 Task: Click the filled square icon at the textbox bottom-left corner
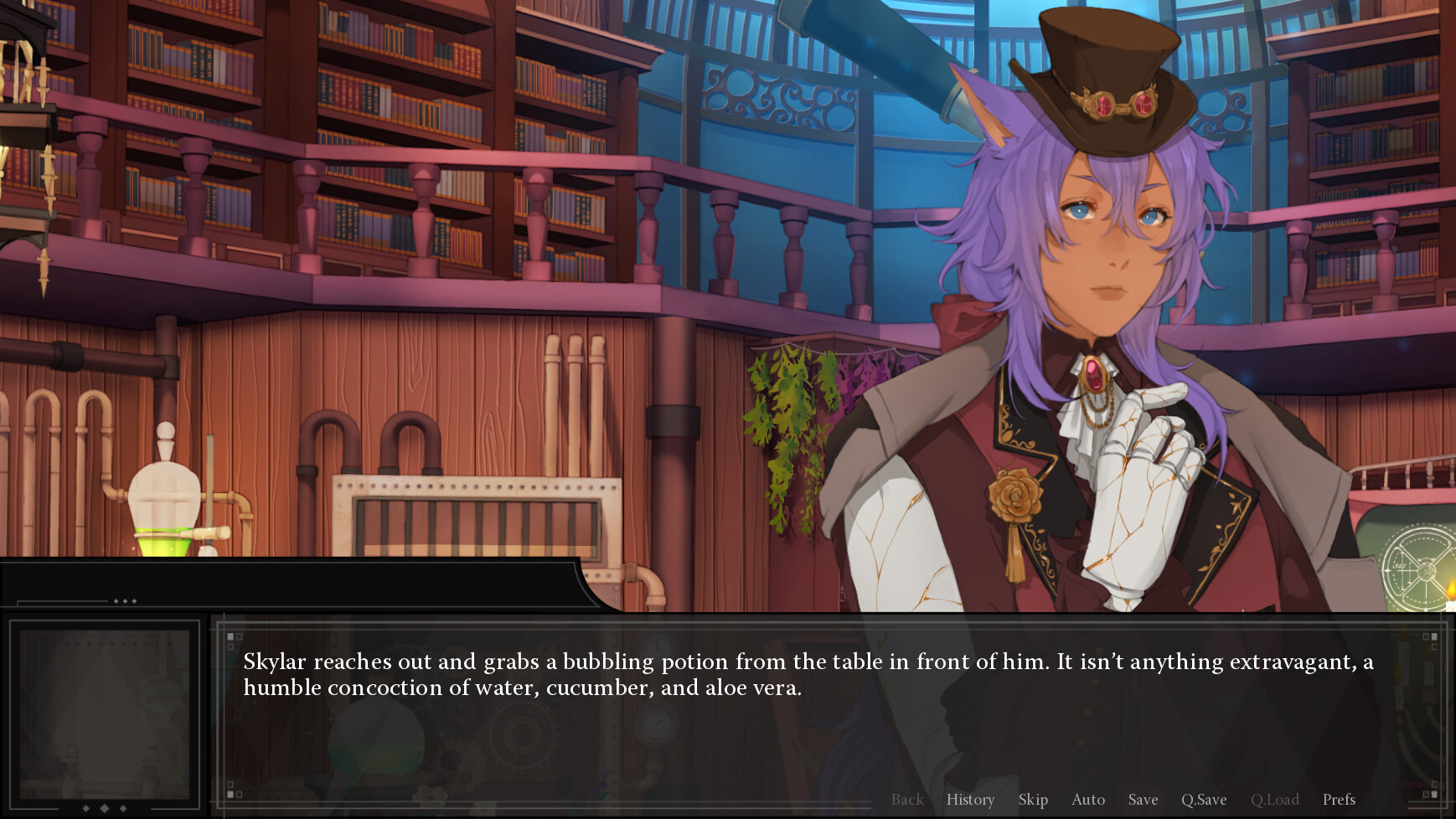(x=231, y=794)
